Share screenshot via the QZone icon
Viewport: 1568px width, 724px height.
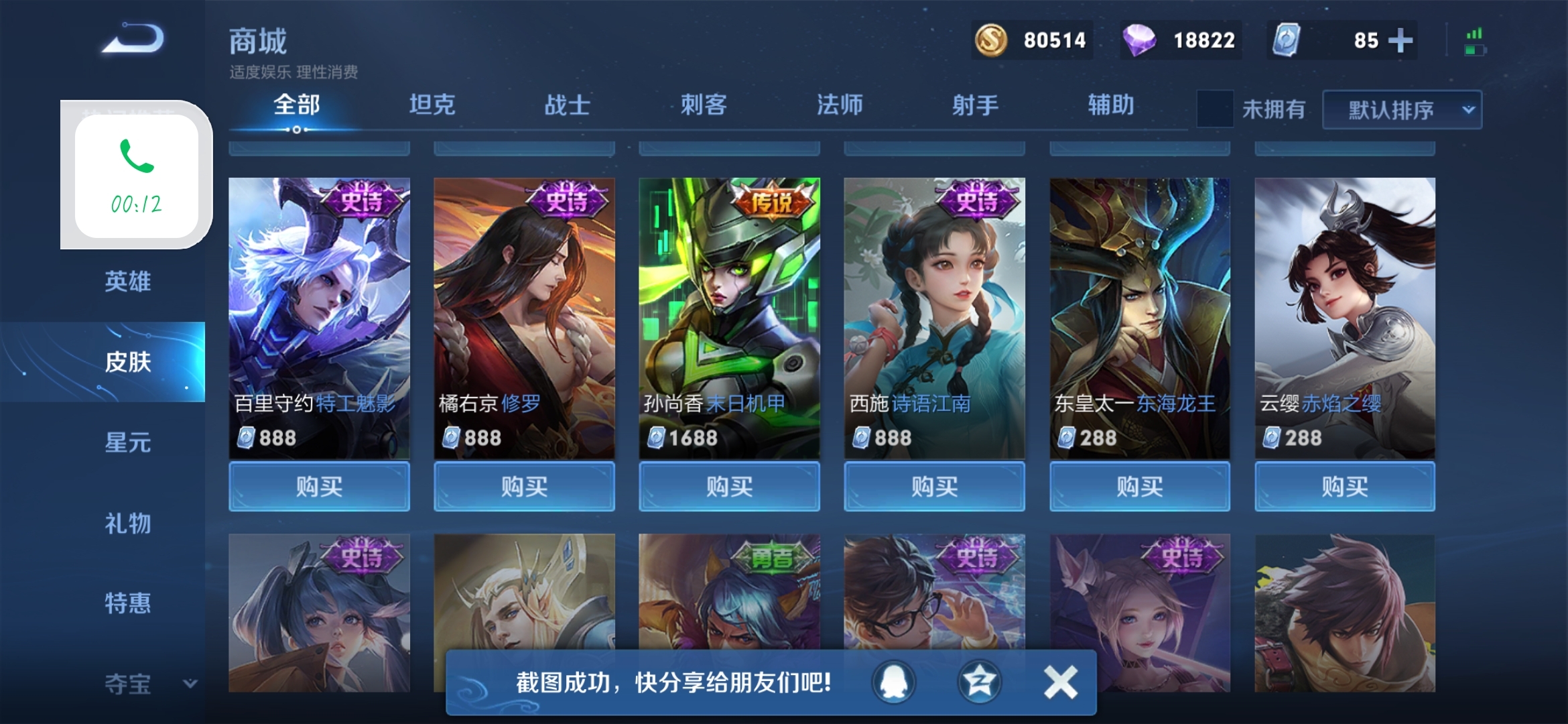pos(978,681)
